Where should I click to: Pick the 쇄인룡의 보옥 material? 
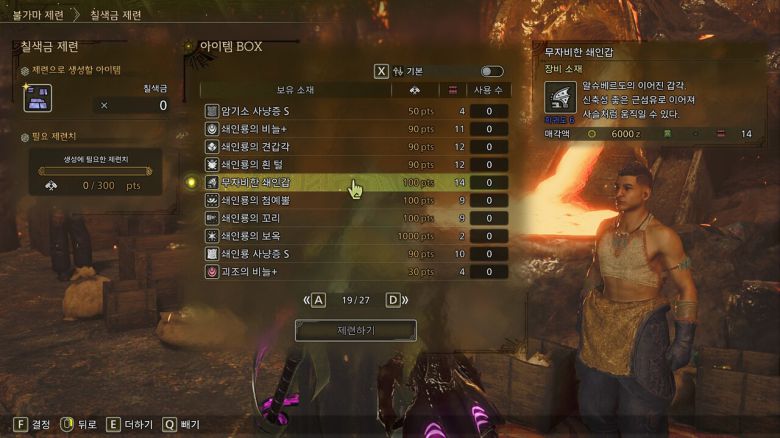click(300, 236)
